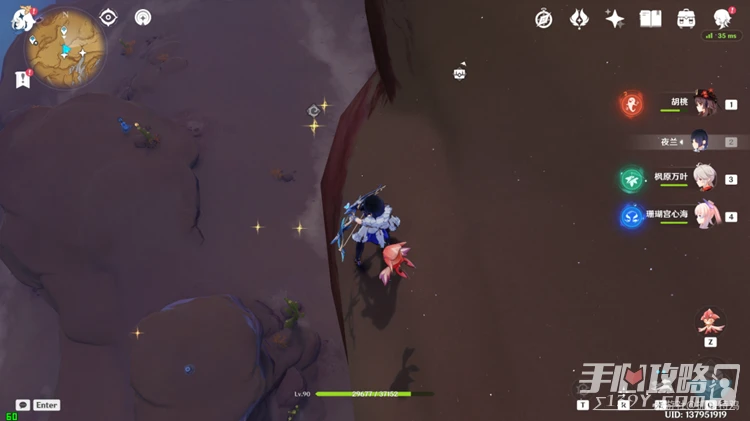Open the Wish banner icon
Screen dimensions: 750x421
pyautogui.click(x=580, y=19)
